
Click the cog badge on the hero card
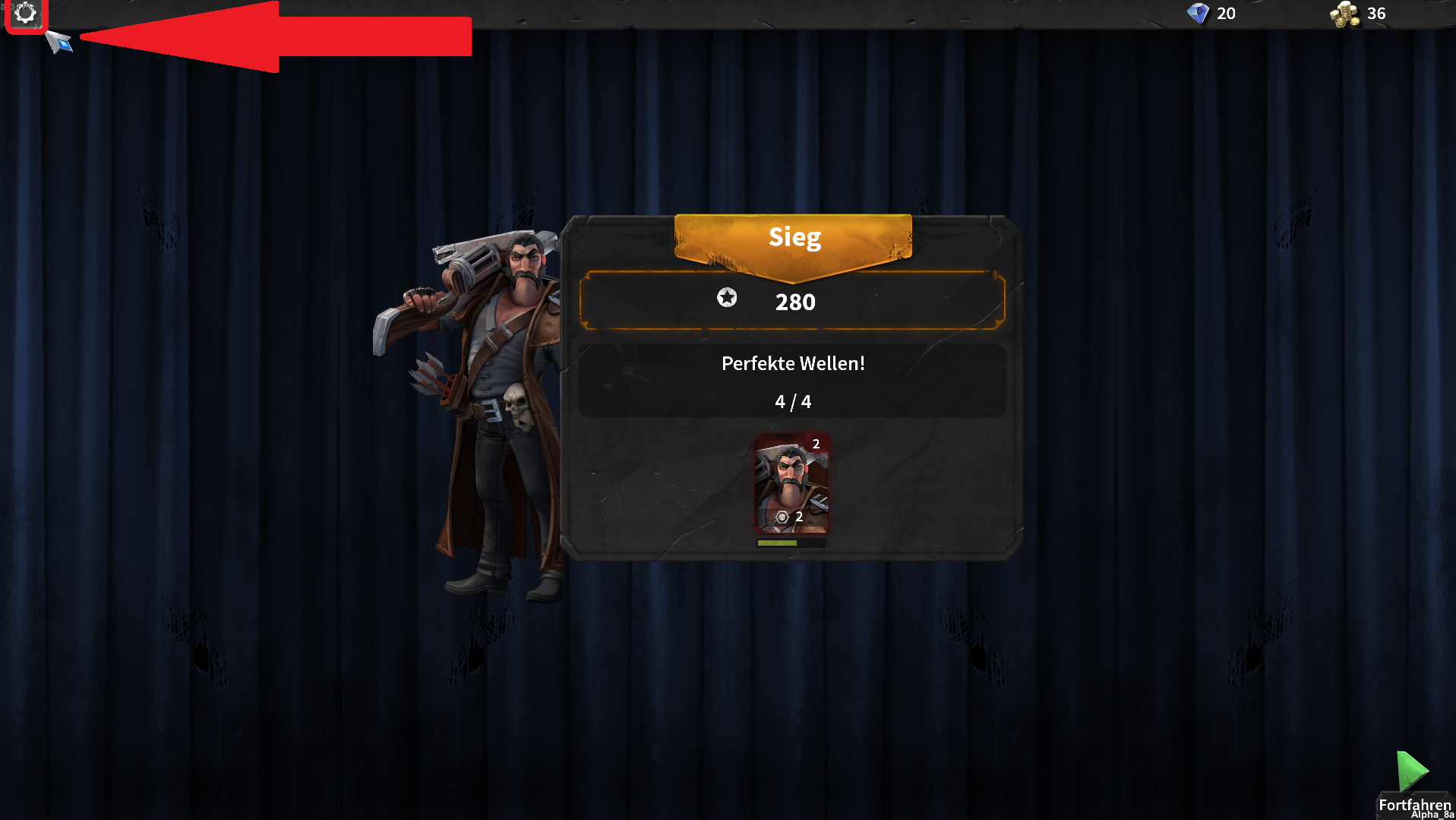(782, 518)
